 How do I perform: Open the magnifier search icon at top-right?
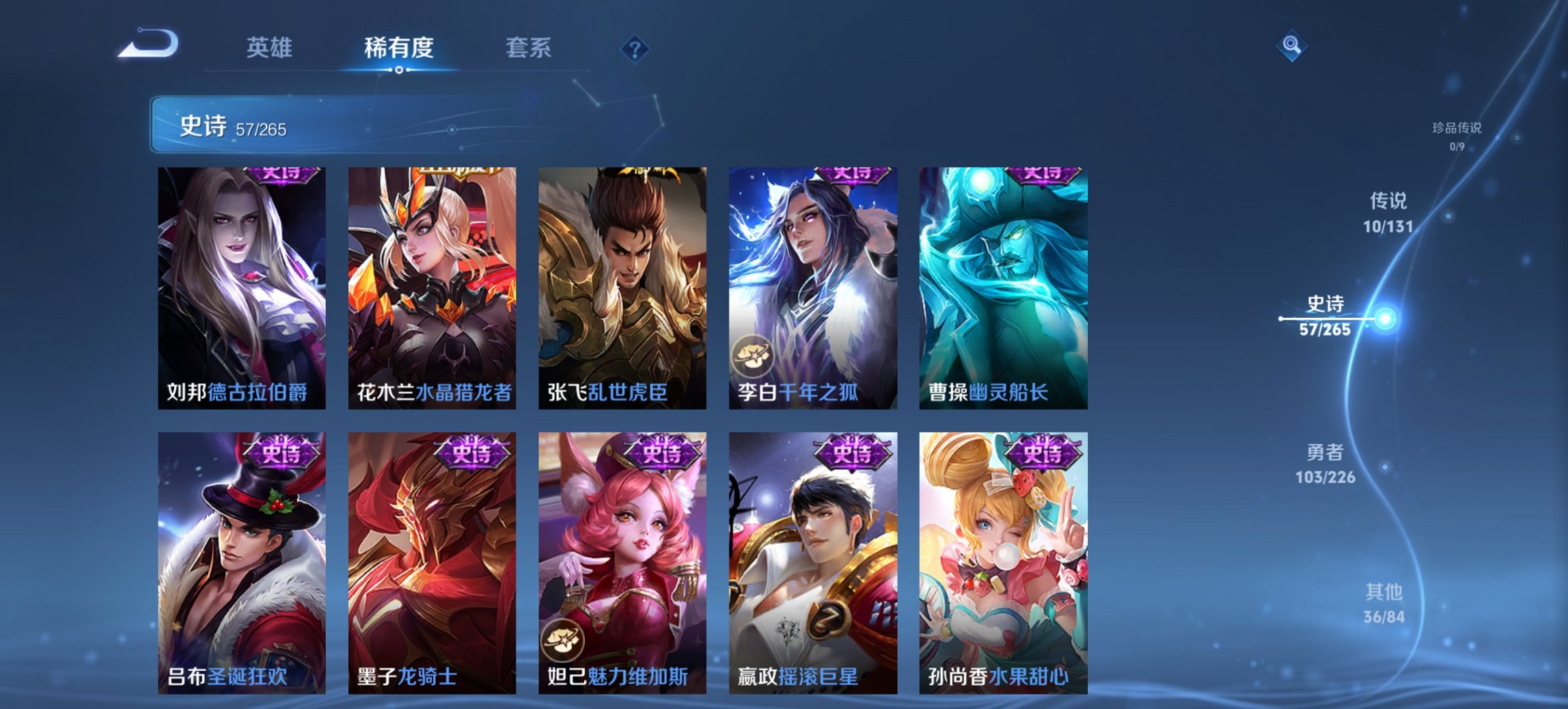point(1292,46)
